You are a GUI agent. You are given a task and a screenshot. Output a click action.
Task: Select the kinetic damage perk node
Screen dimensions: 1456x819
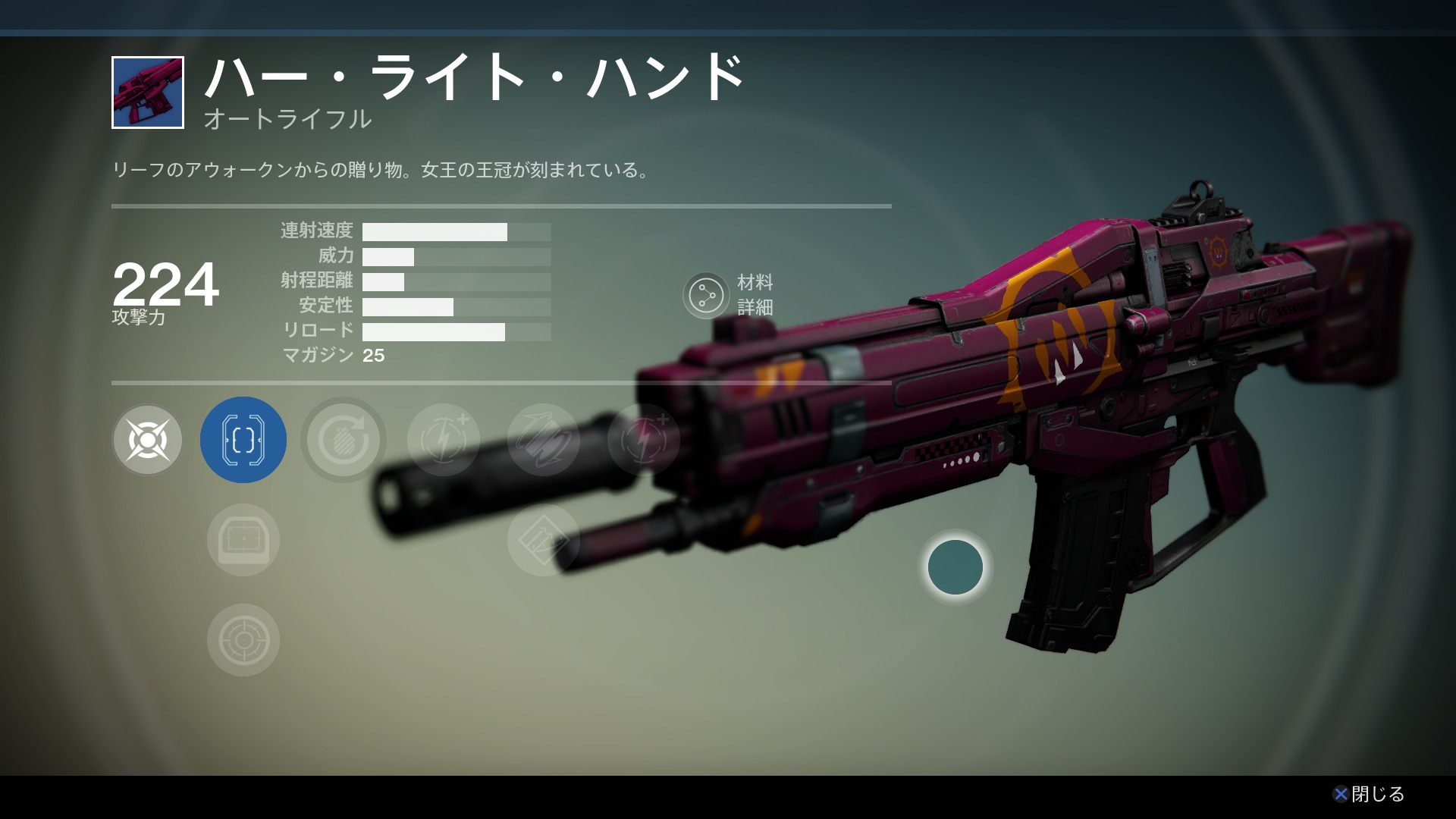(147, 440)
